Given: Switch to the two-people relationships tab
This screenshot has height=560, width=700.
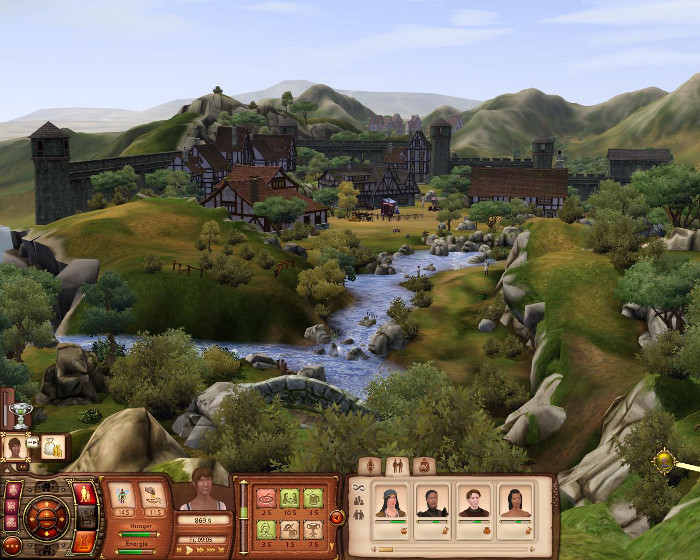Looking at the screenshot, I should point(396,466).
